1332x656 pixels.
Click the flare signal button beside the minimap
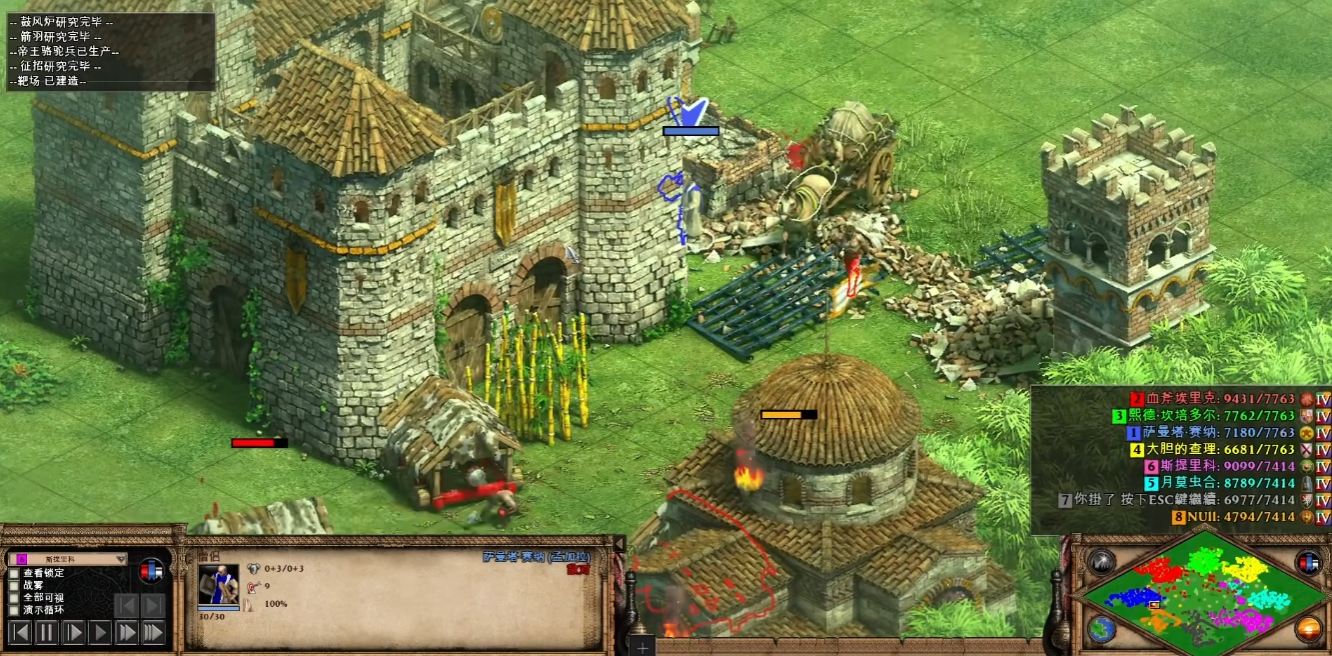(1102, 562)
